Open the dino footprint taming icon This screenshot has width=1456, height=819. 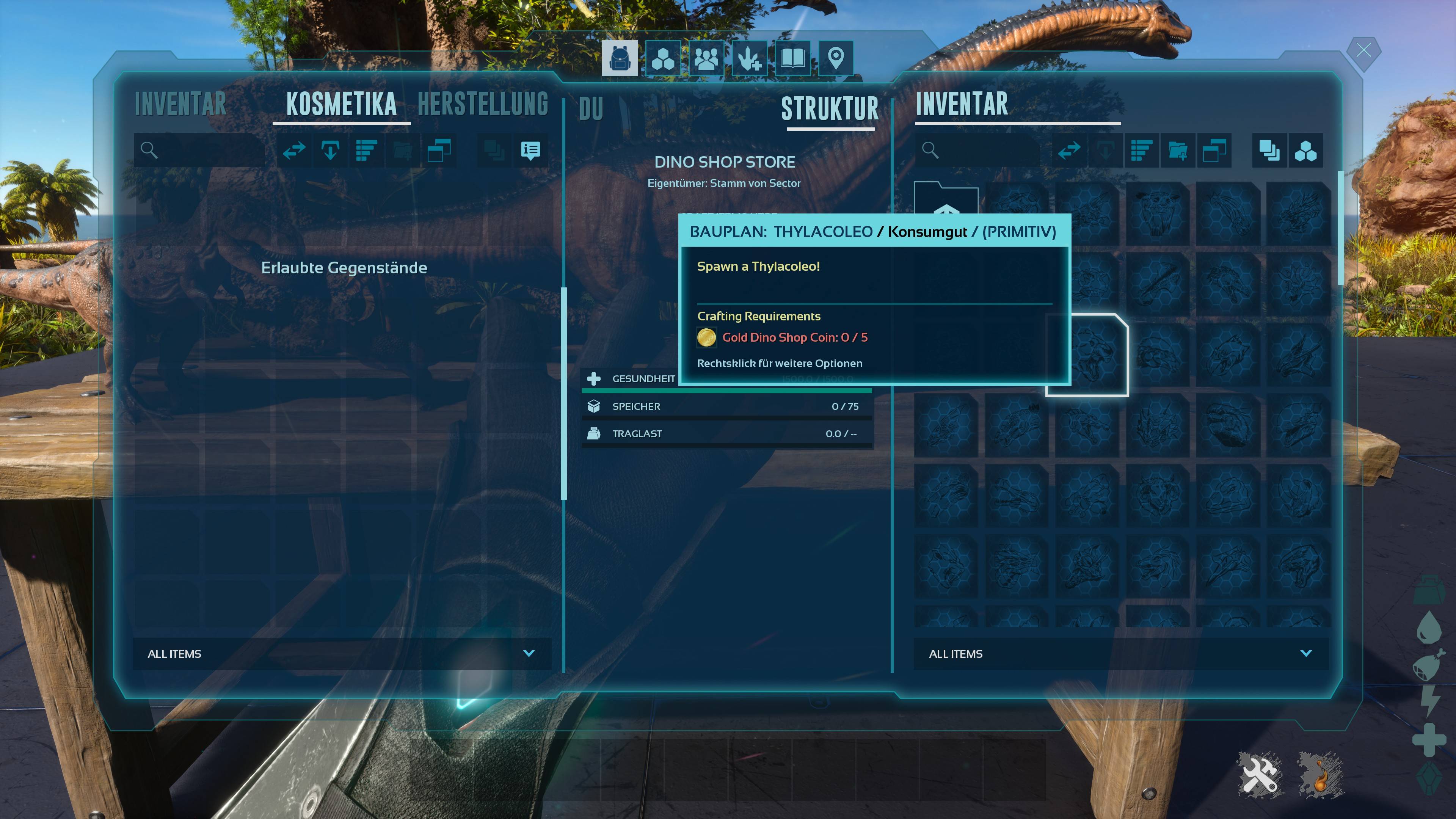[x=750, y=58]
